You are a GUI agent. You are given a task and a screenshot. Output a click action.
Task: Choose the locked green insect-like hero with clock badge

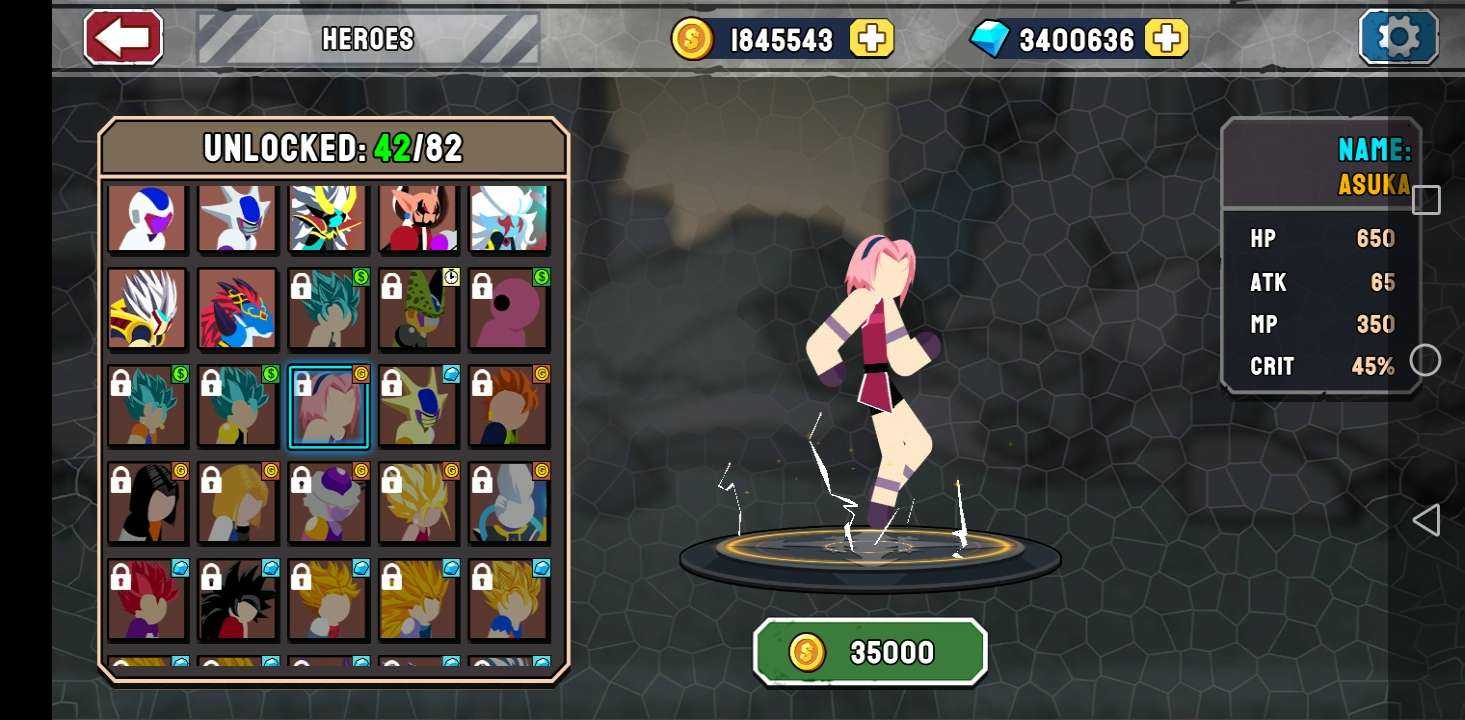(x=418, y=310)
